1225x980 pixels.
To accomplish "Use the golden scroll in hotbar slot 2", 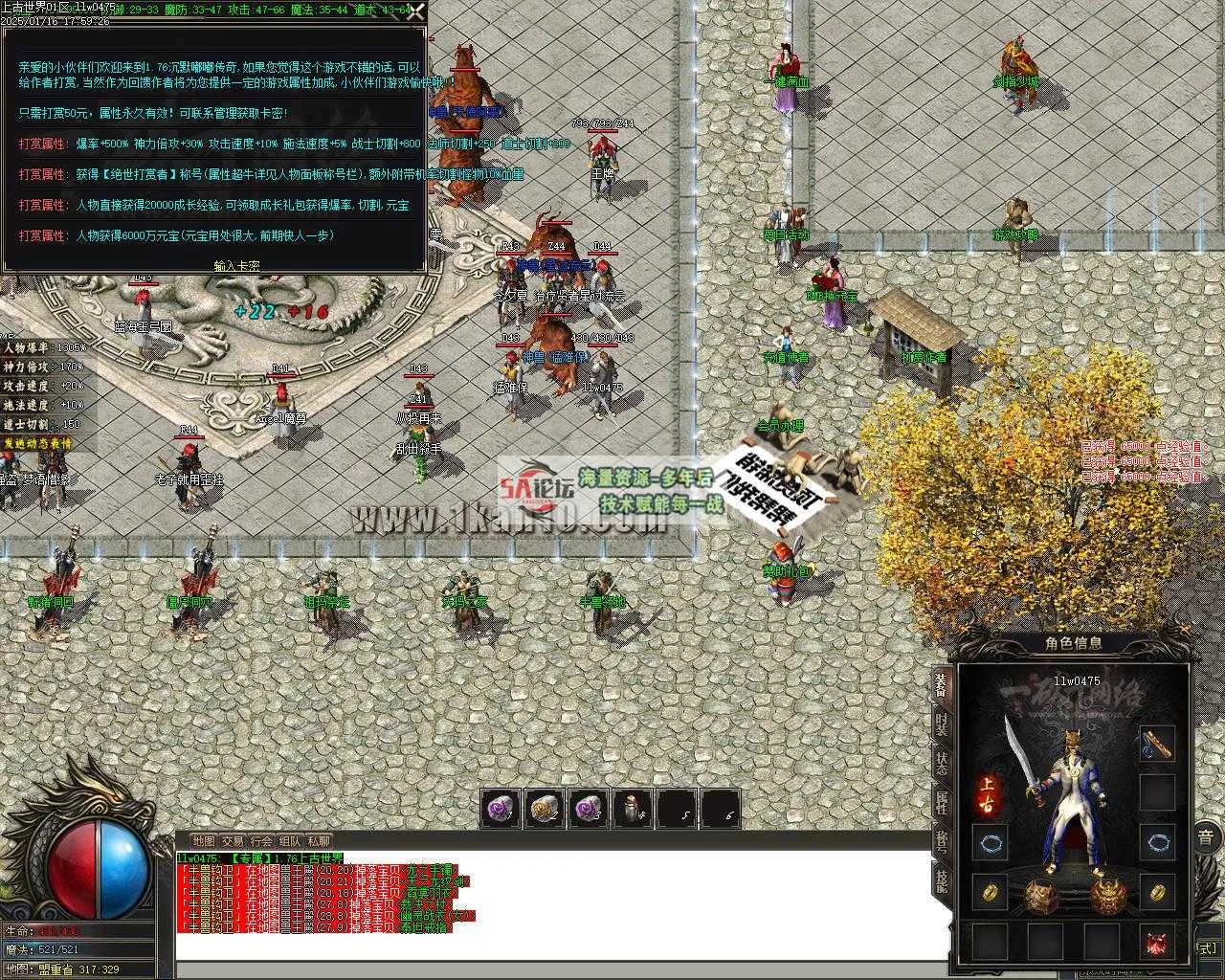I will [x=544, y=809].
